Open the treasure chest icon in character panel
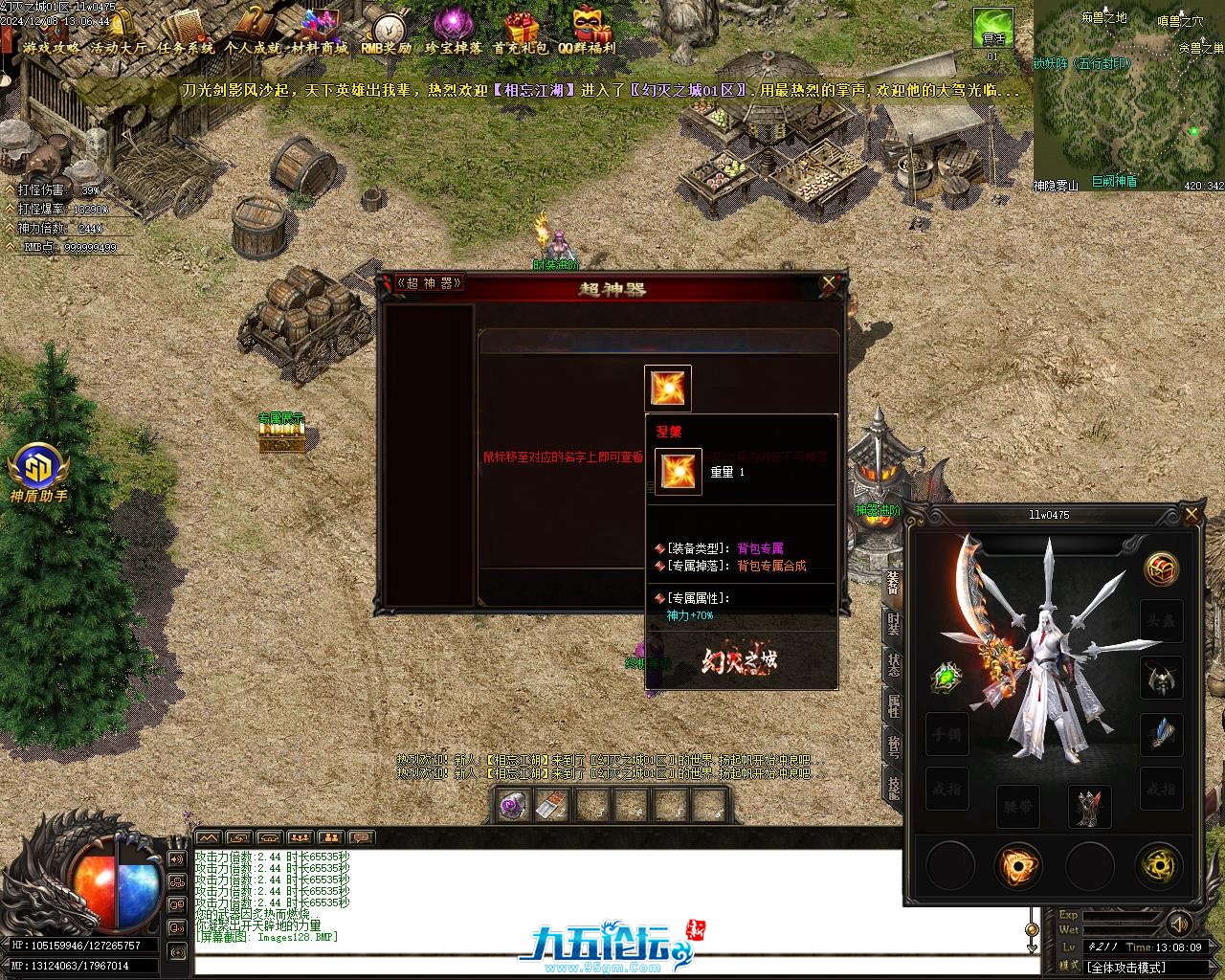The image size is (1225, 980). pos(1162,569)
